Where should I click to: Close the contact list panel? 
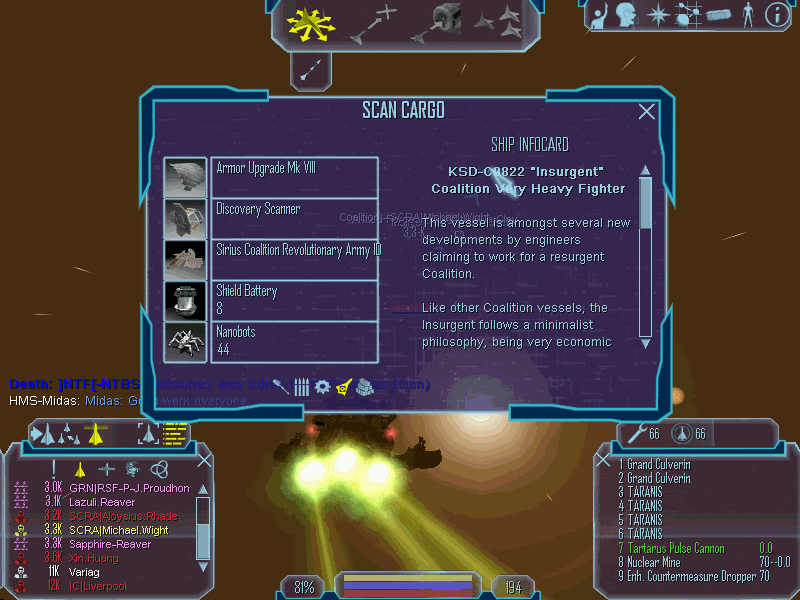[204, 461]
